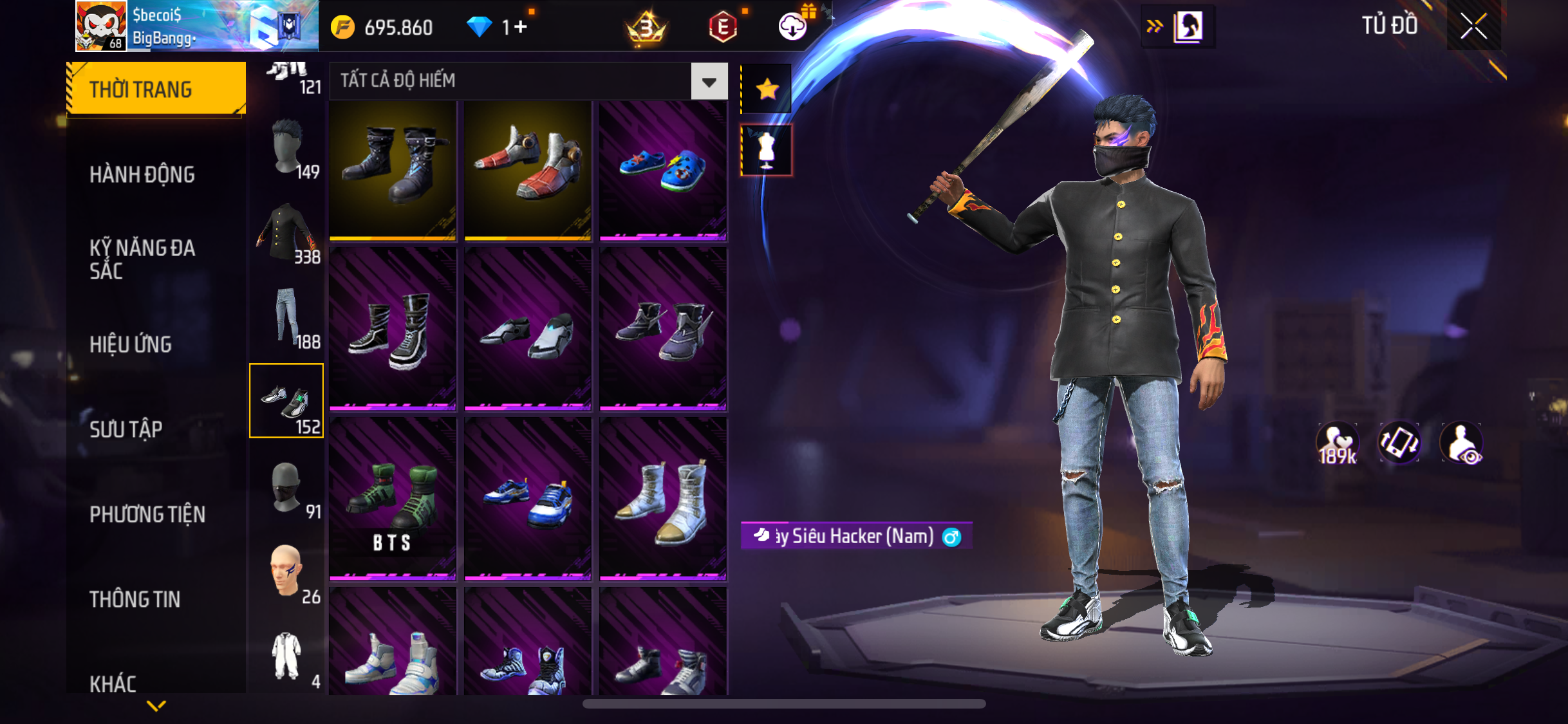This screenshot has height=724, width=1568.
Task: Go to the SƯU TẬP tab
Action: [x=126, y=429]
